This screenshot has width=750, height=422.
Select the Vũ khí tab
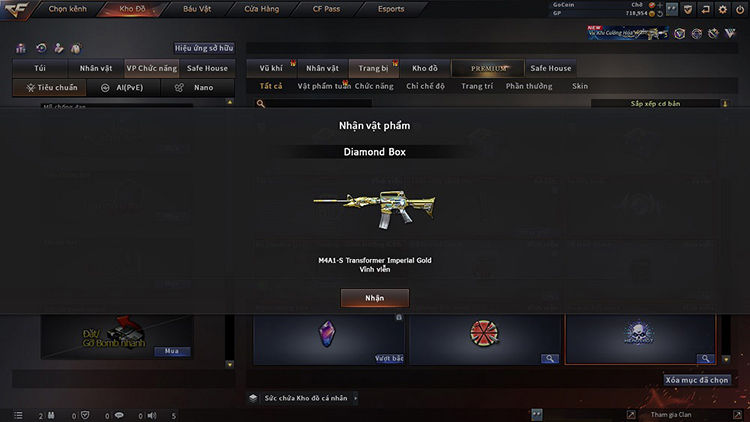click(271, 68)
